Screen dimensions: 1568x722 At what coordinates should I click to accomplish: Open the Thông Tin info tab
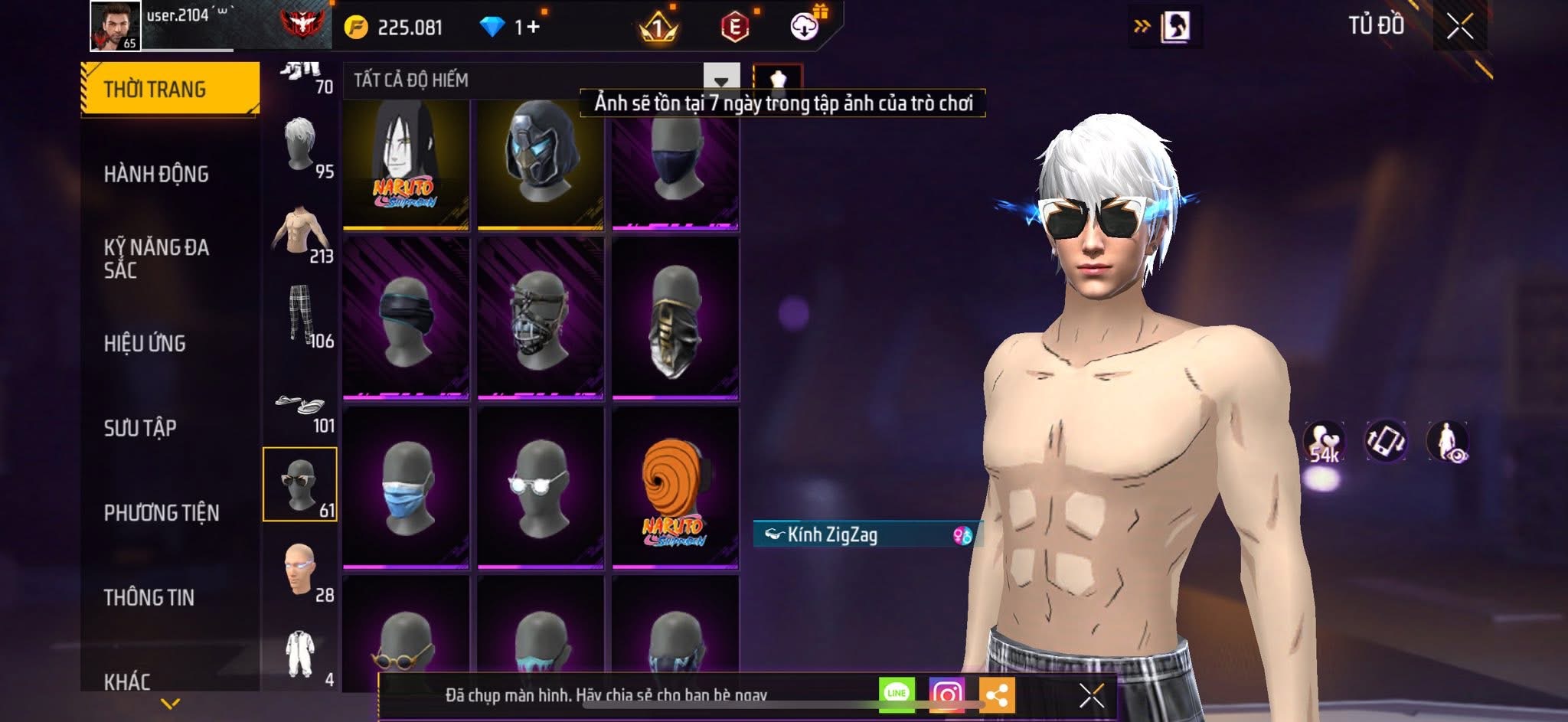[x=149, y=597]
